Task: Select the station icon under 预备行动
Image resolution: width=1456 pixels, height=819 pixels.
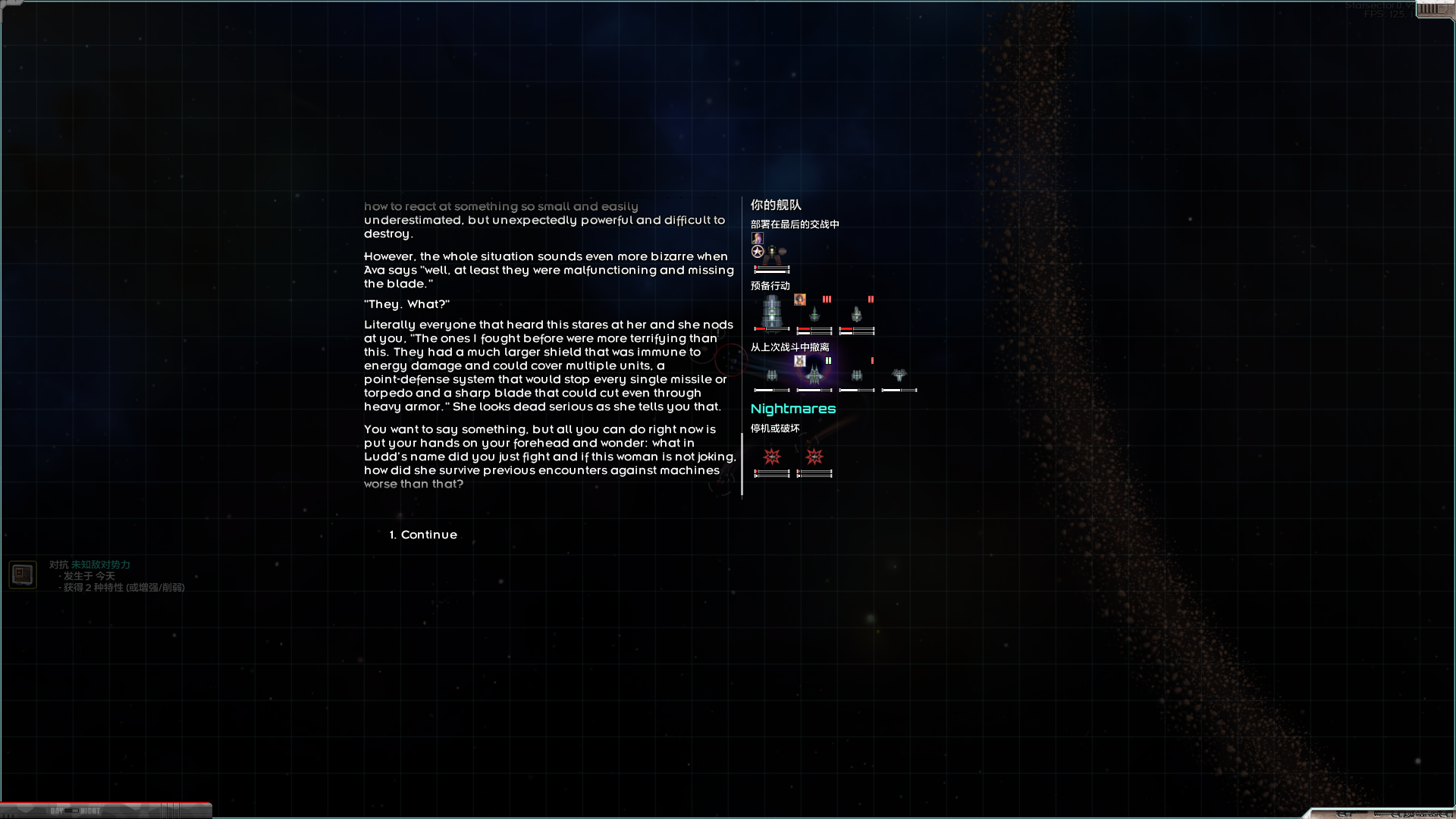Action: [772, 312]
